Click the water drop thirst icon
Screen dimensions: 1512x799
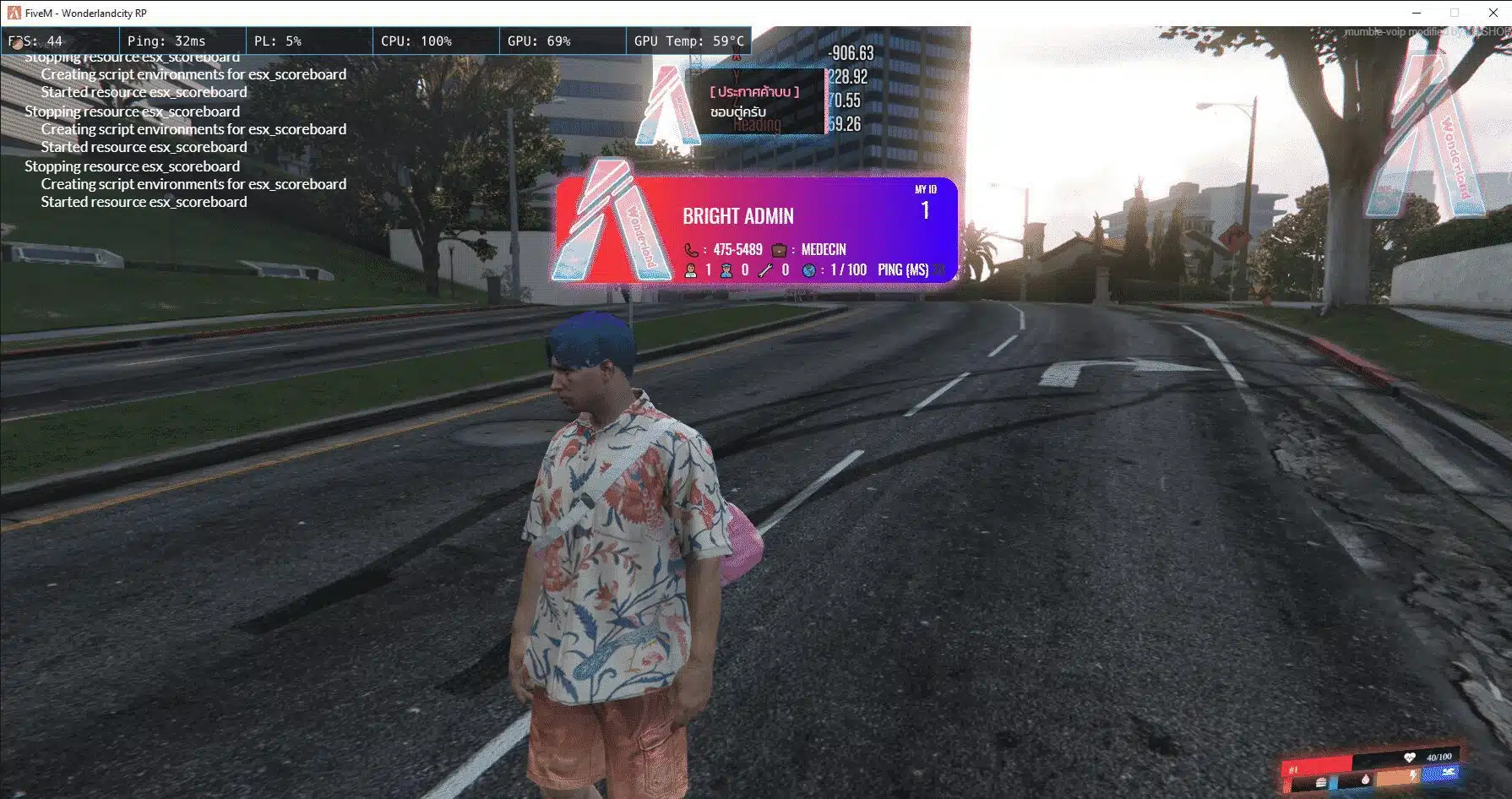[1366, 779]
